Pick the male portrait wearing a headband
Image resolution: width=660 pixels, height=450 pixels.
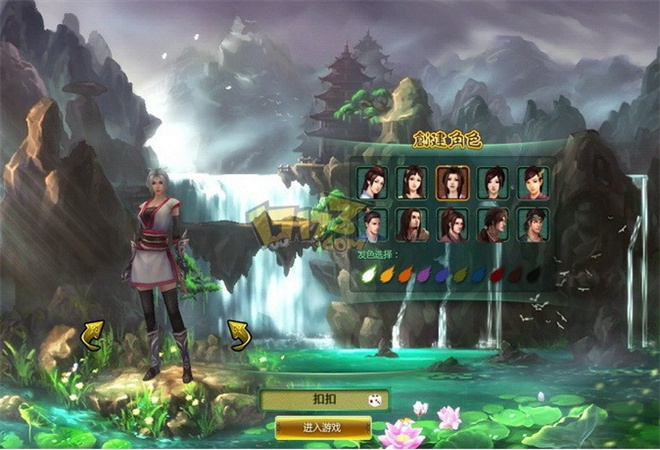[x=532, y=225]
